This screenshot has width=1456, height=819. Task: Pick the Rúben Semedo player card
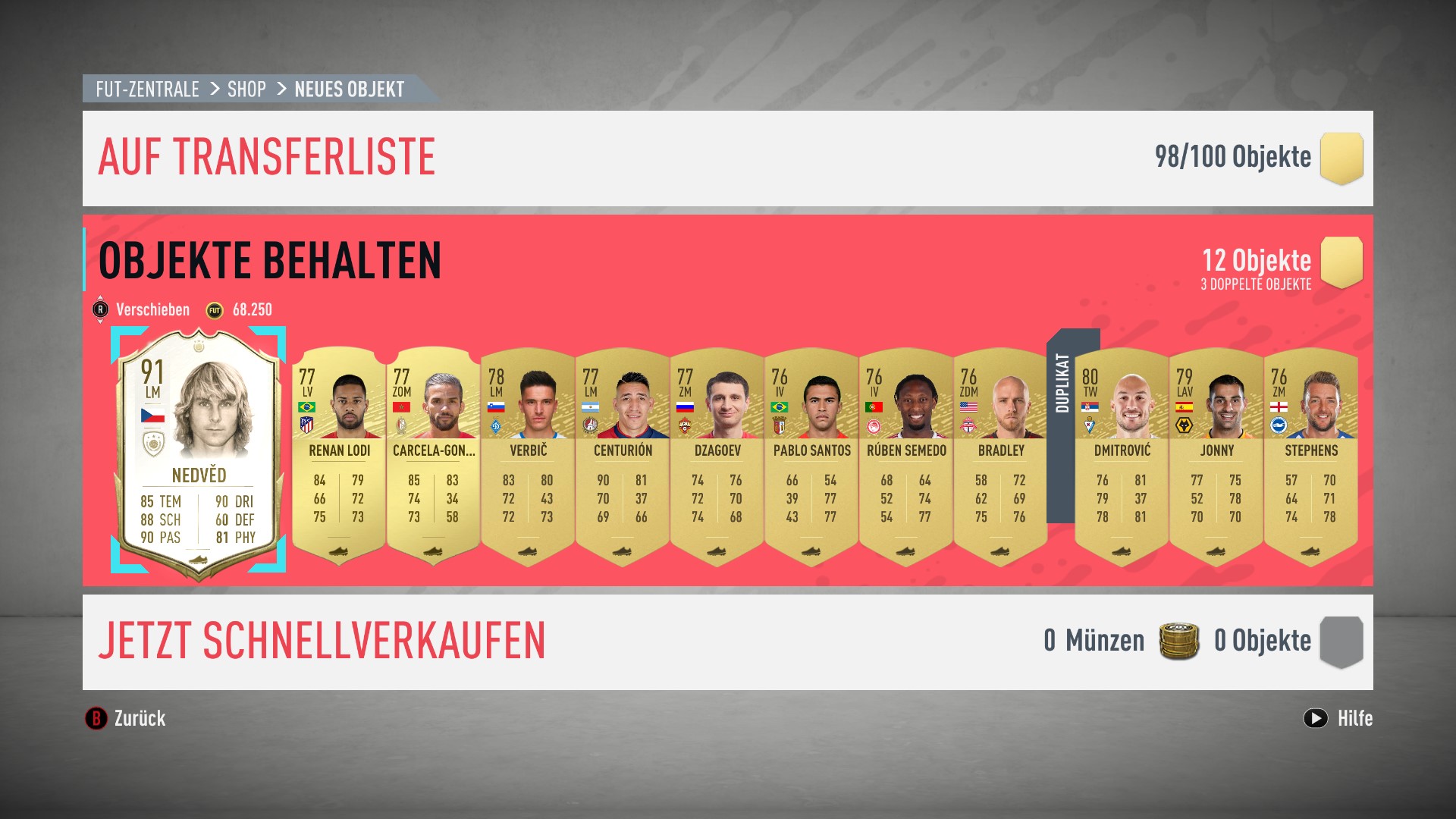click(906, 455)
